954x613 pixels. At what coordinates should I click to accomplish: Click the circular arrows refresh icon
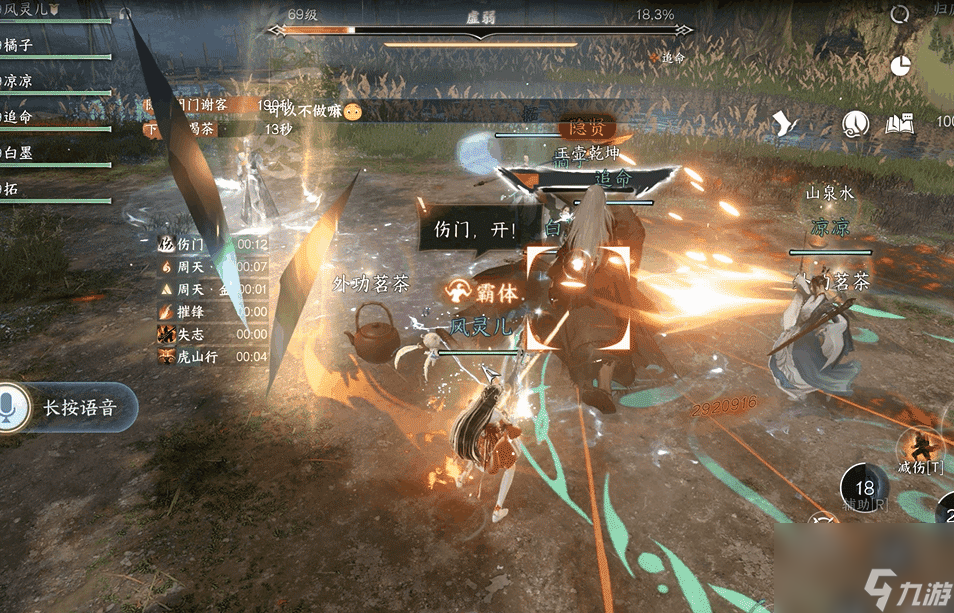[900, 14]
